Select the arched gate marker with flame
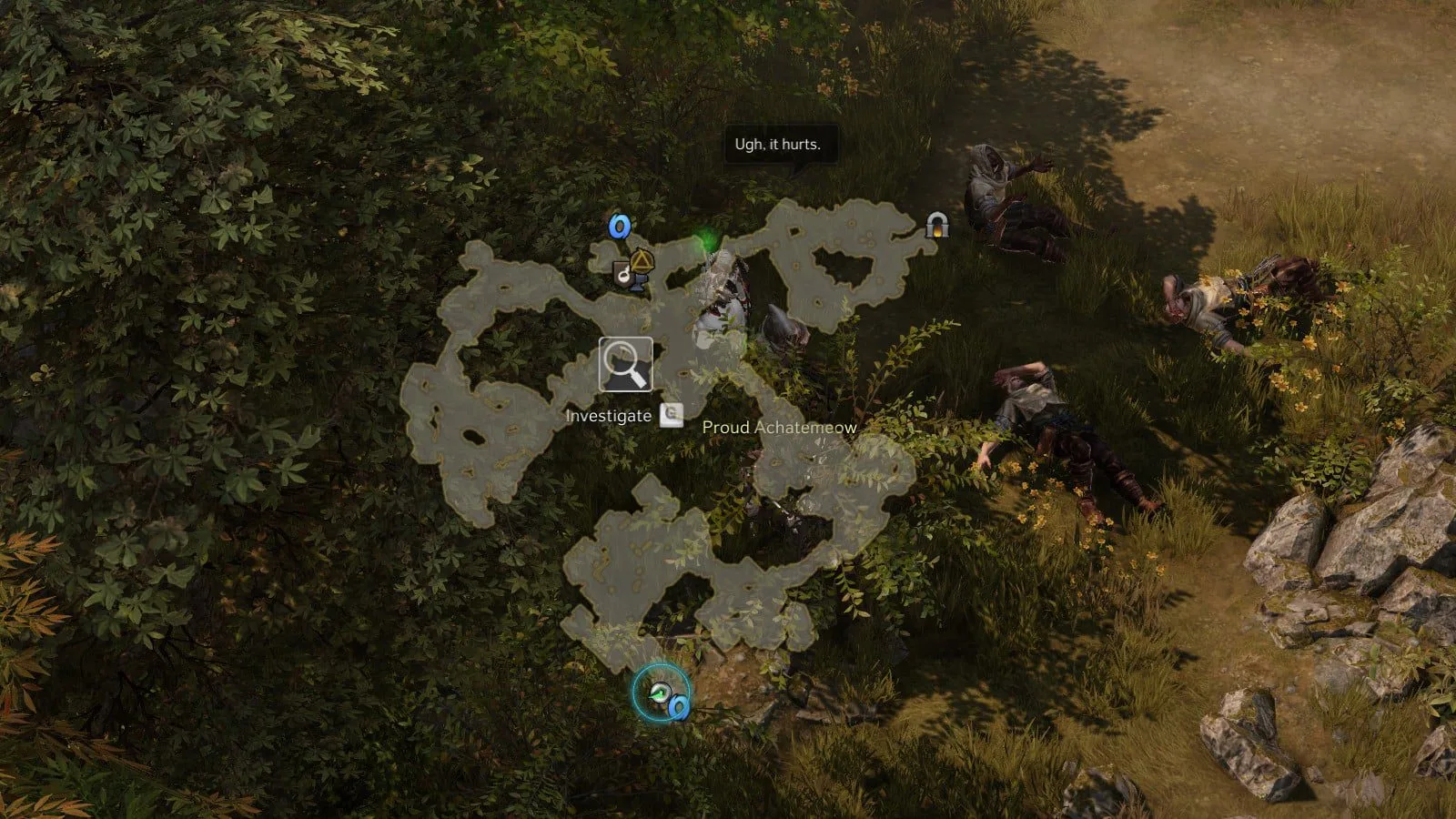 (936, 225)
